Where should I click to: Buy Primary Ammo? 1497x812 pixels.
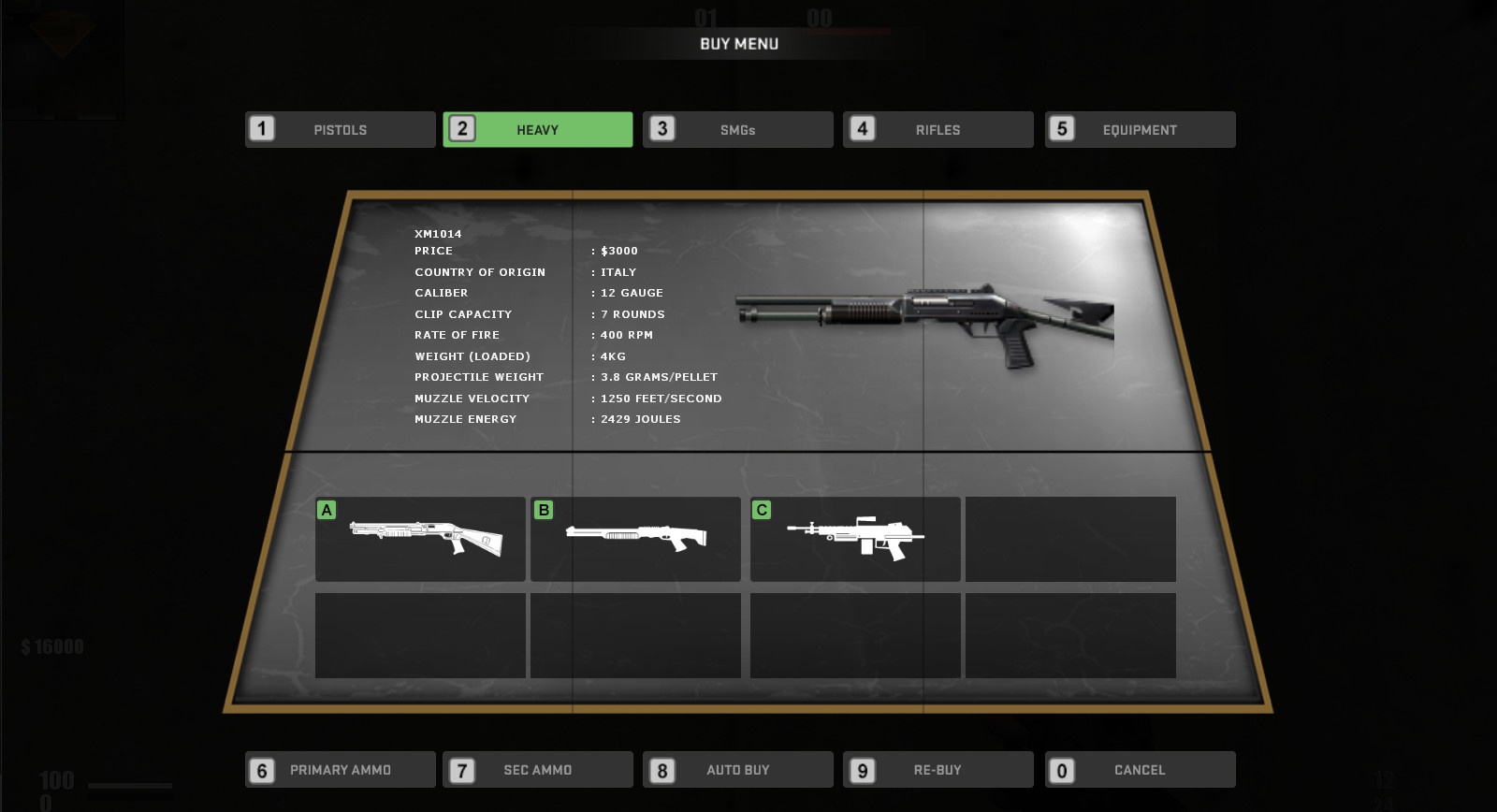[x=341, y=770]
